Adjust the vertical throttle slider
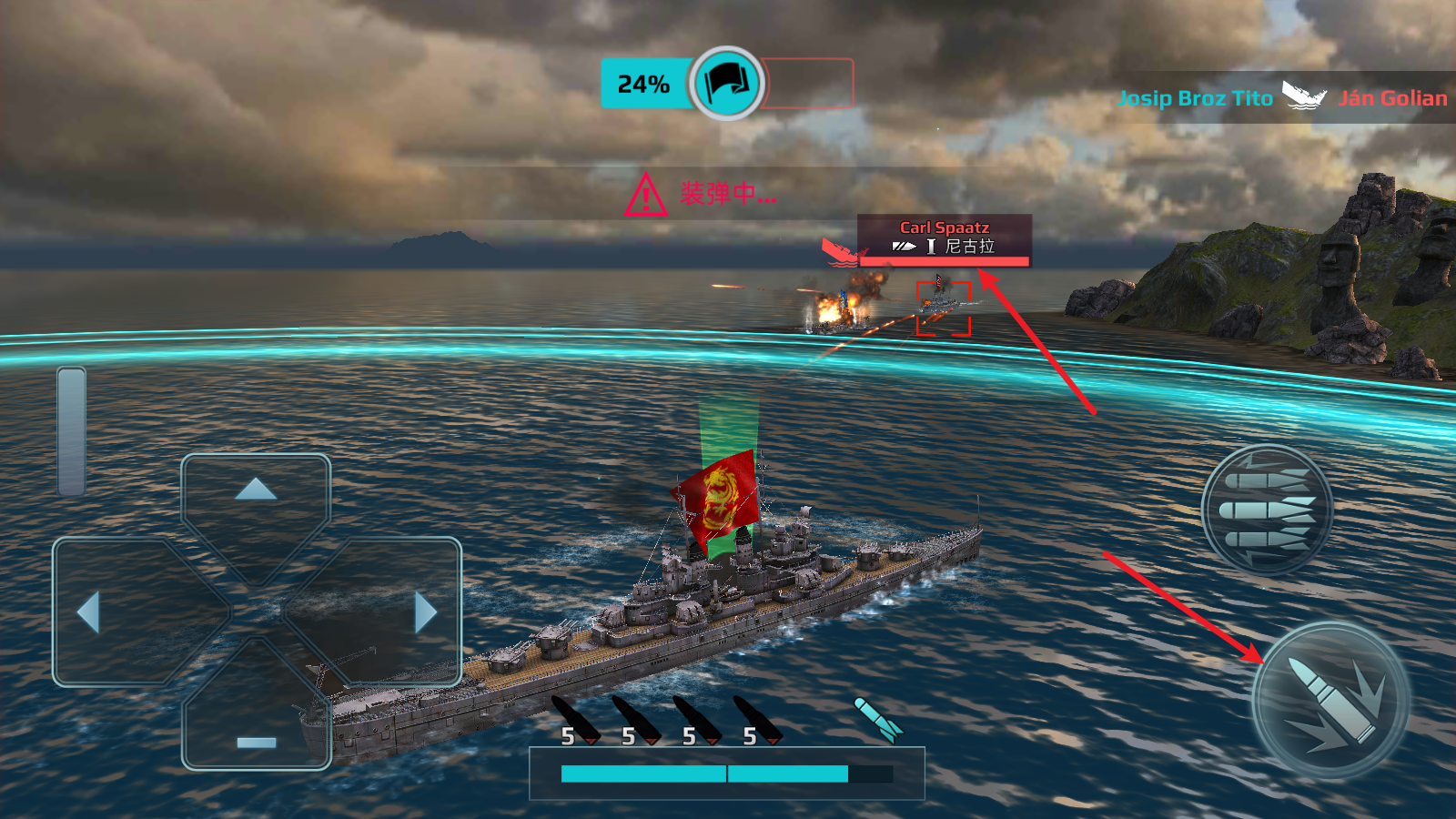Viewport: 1456px width, 819px height. [x=71, y=431]
